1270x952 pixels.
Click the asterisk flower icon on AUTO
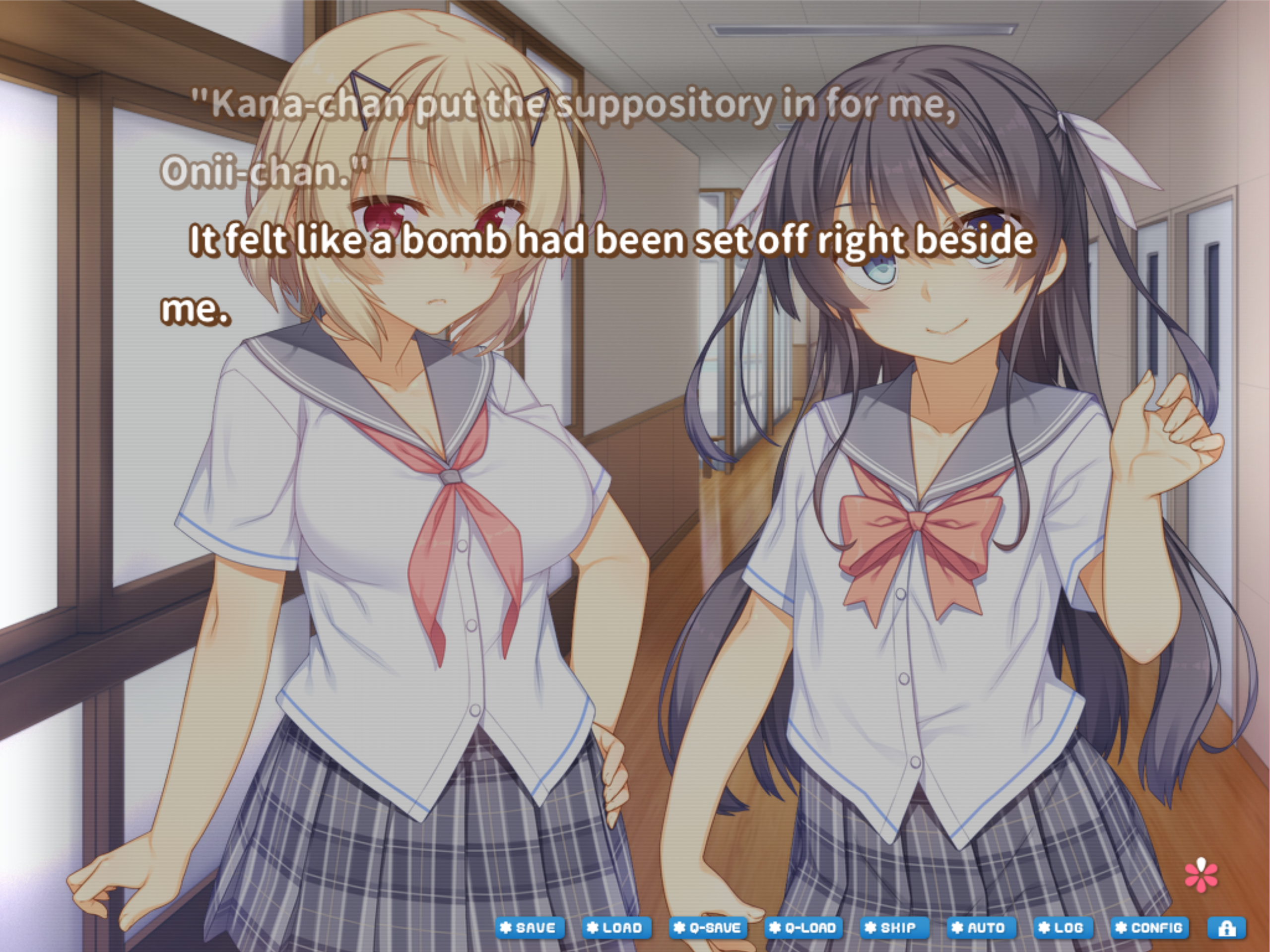pos(959,926)
